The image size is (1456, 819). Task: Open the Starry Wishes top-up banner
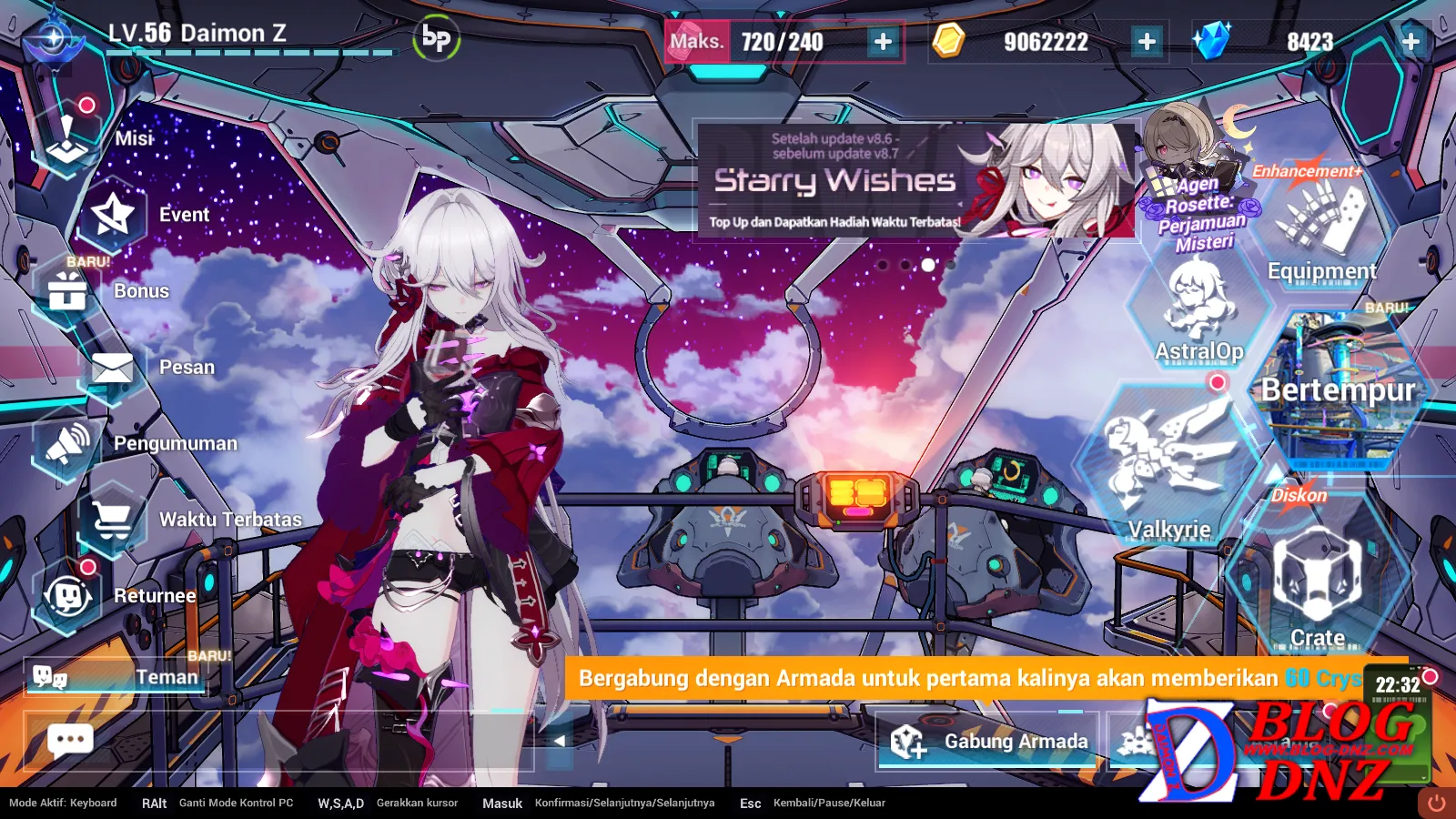click(915, 180)
